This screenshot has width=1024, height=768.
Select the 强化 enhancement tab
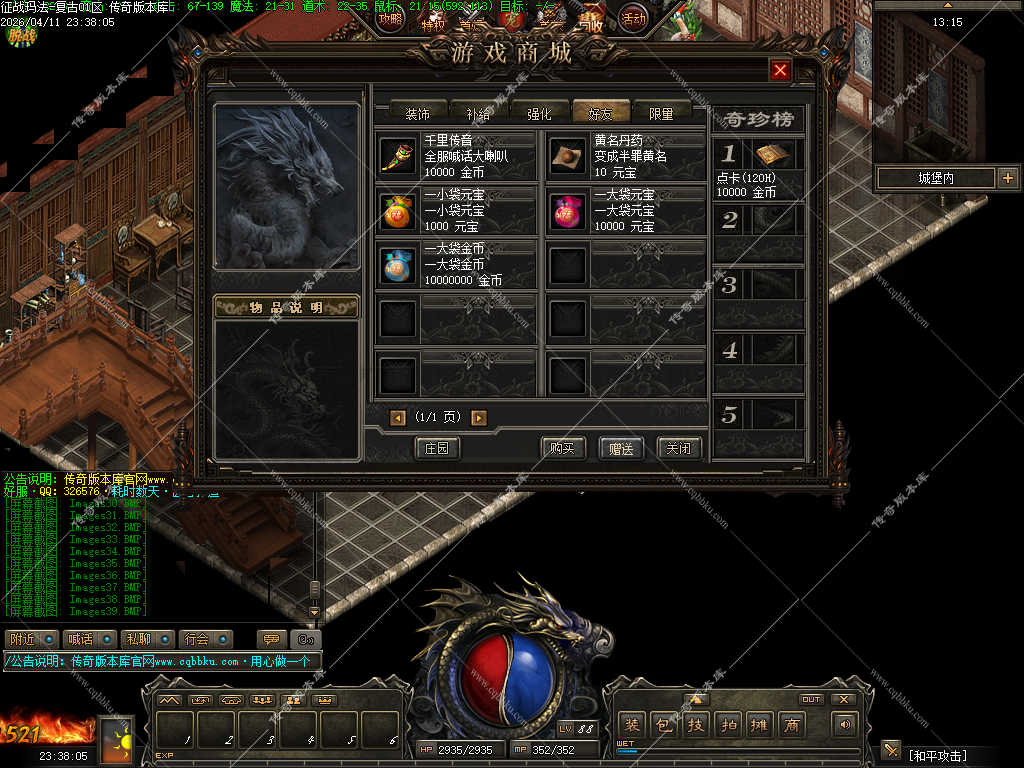coord(539,113)
